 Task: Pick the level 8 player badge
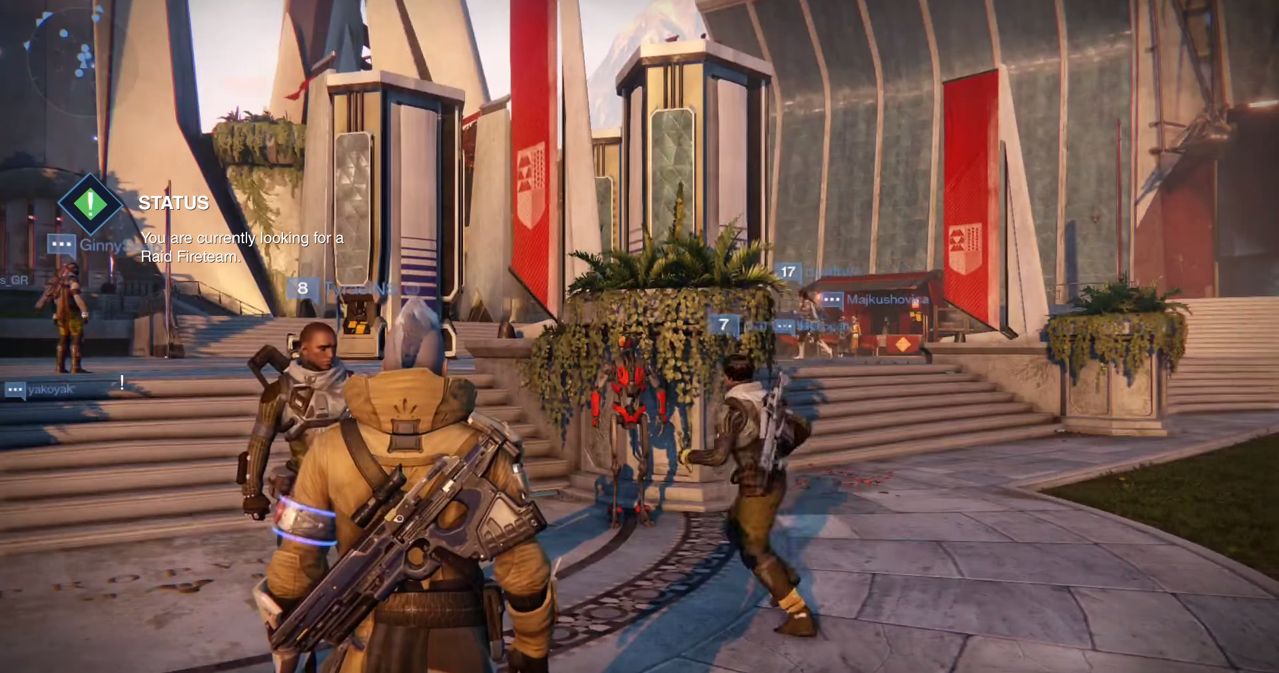point(302,289)
